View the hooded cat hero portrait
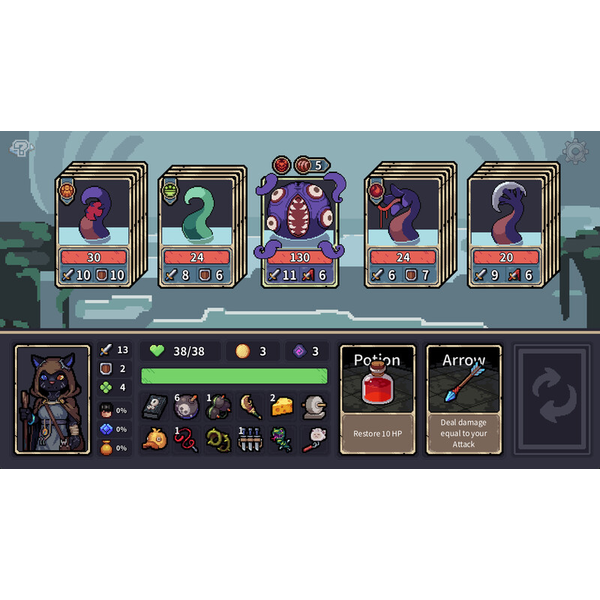600x600 pixels. click(x=53, y=399)
